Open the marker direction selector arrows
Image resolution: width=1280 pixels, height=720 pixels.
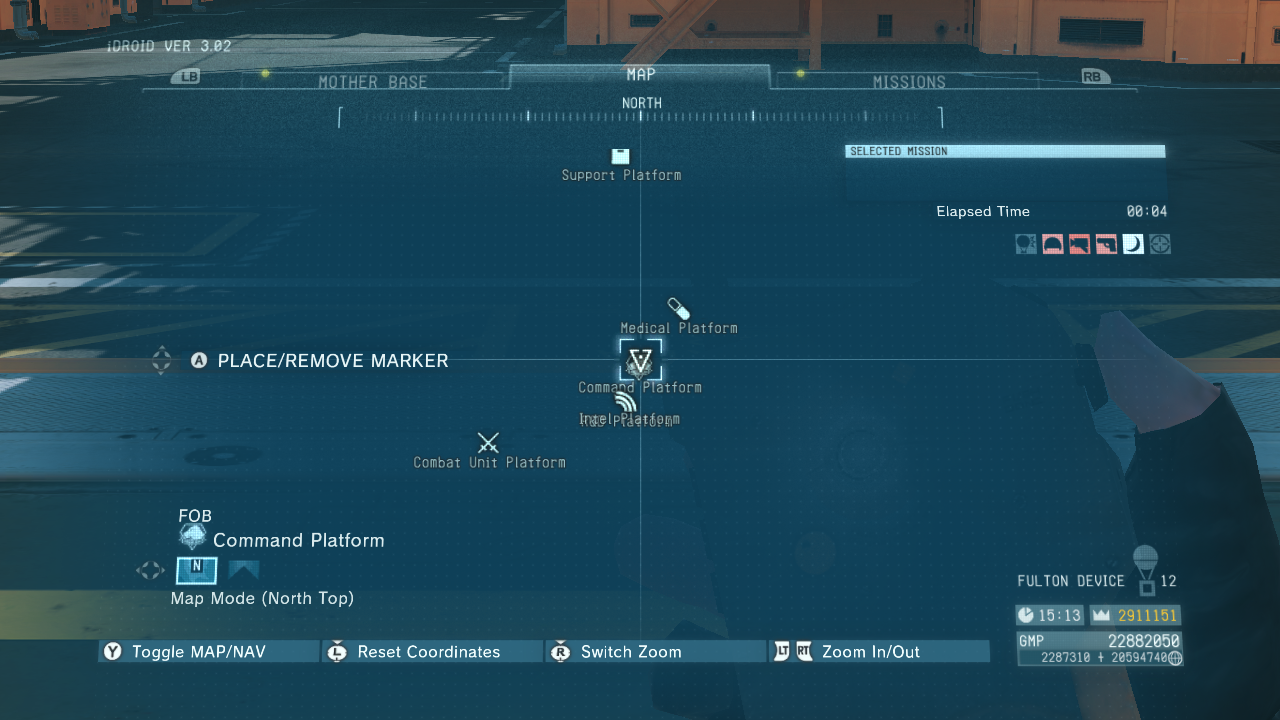[161, 361]
